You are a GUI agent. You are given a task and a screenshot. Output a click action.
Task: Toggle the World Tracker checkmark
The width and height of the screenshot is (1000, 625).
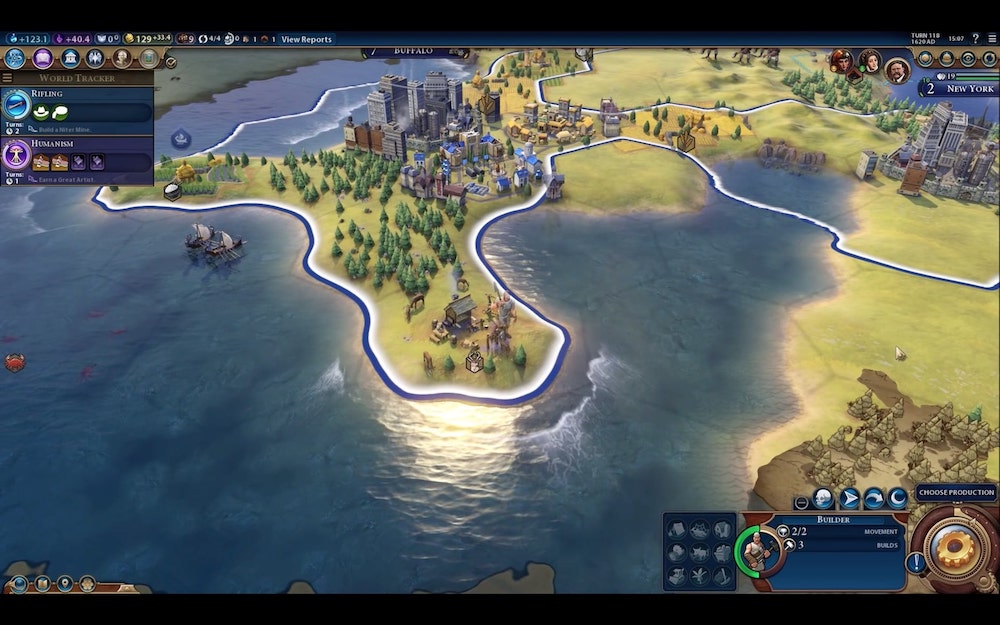click(170, 62)
